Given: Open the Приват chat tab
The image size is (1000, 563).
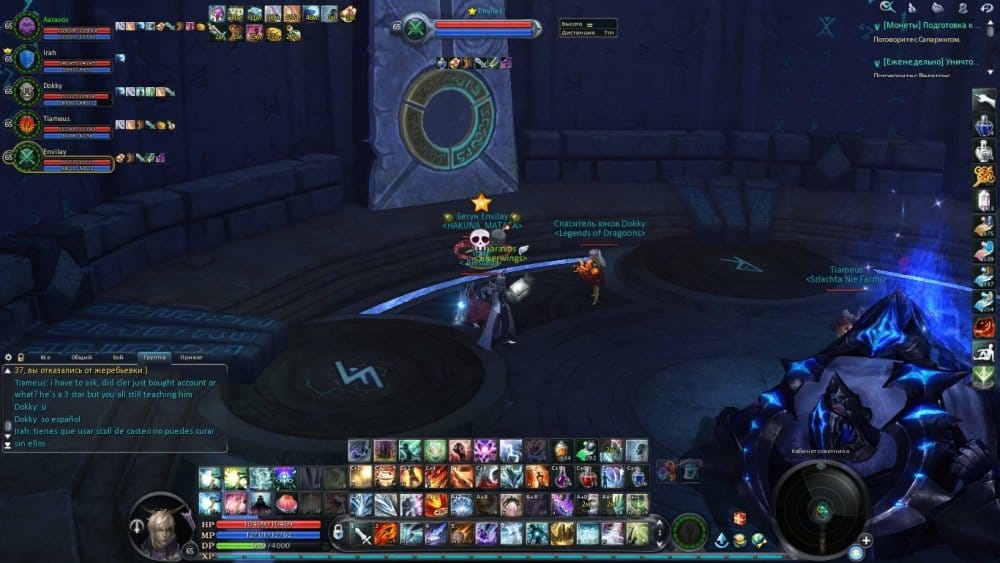Looking at the screenshot, I should pos(190,357).
